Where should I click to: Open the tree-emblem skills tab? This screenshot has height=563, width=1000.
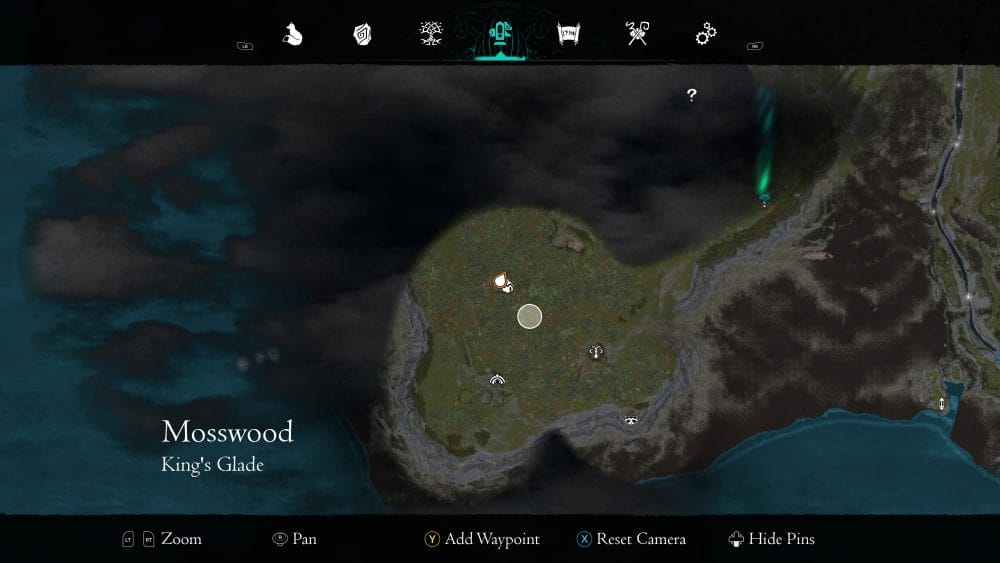click(432, 36)
